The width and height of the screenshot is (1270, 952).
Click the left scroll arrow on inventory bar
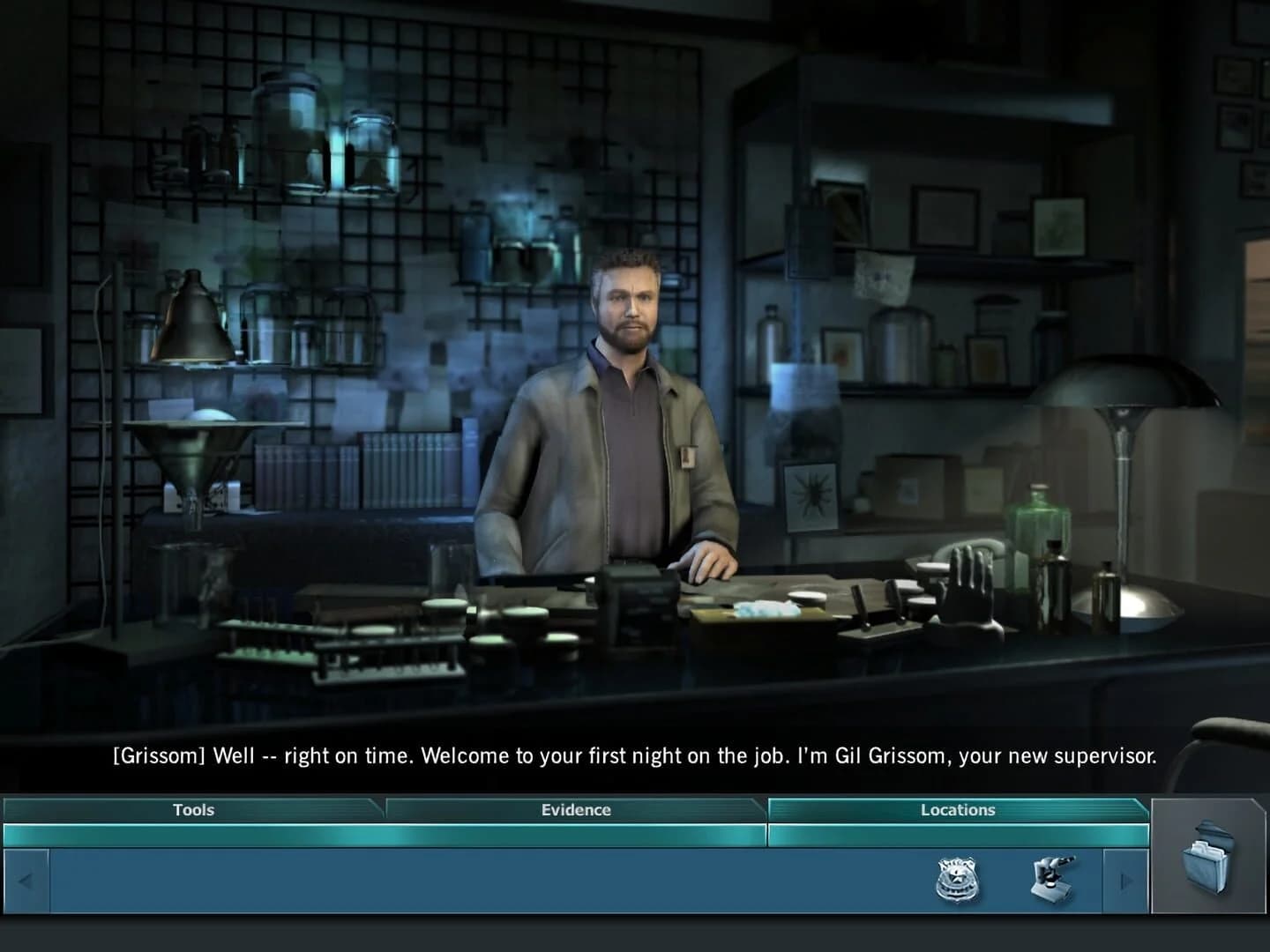pos(26,882)
